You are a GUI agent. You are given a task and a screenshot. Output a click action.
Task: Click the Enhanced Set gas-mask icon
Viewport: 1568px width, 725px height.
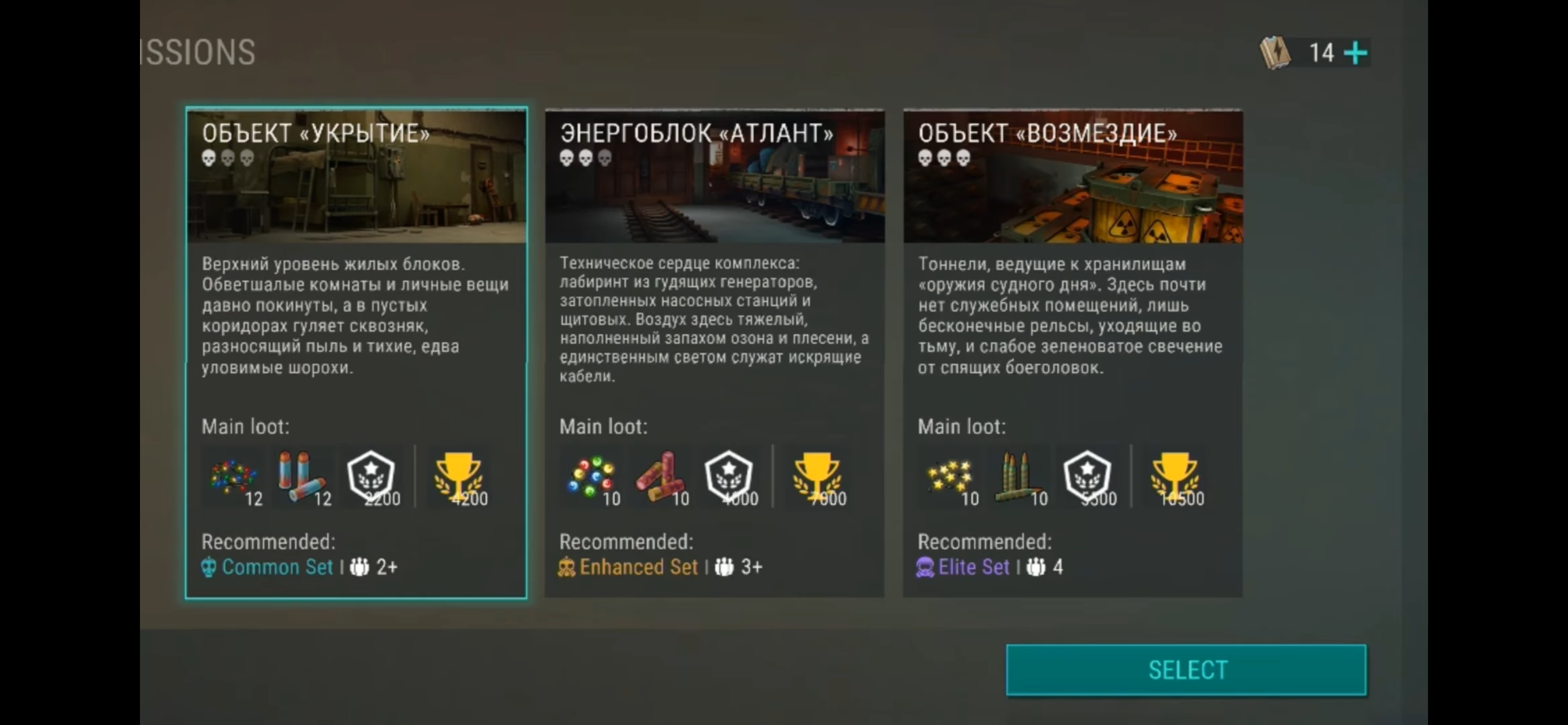point(566,567)
